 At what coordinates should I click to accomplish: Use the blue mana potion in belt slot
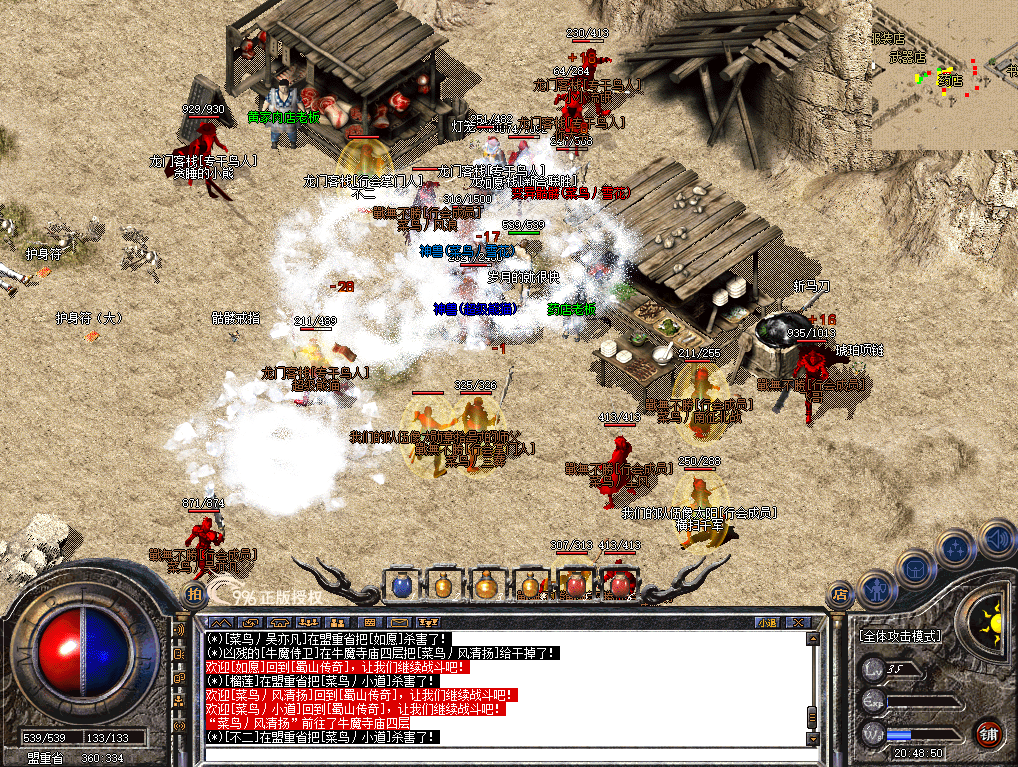[402, 586]
